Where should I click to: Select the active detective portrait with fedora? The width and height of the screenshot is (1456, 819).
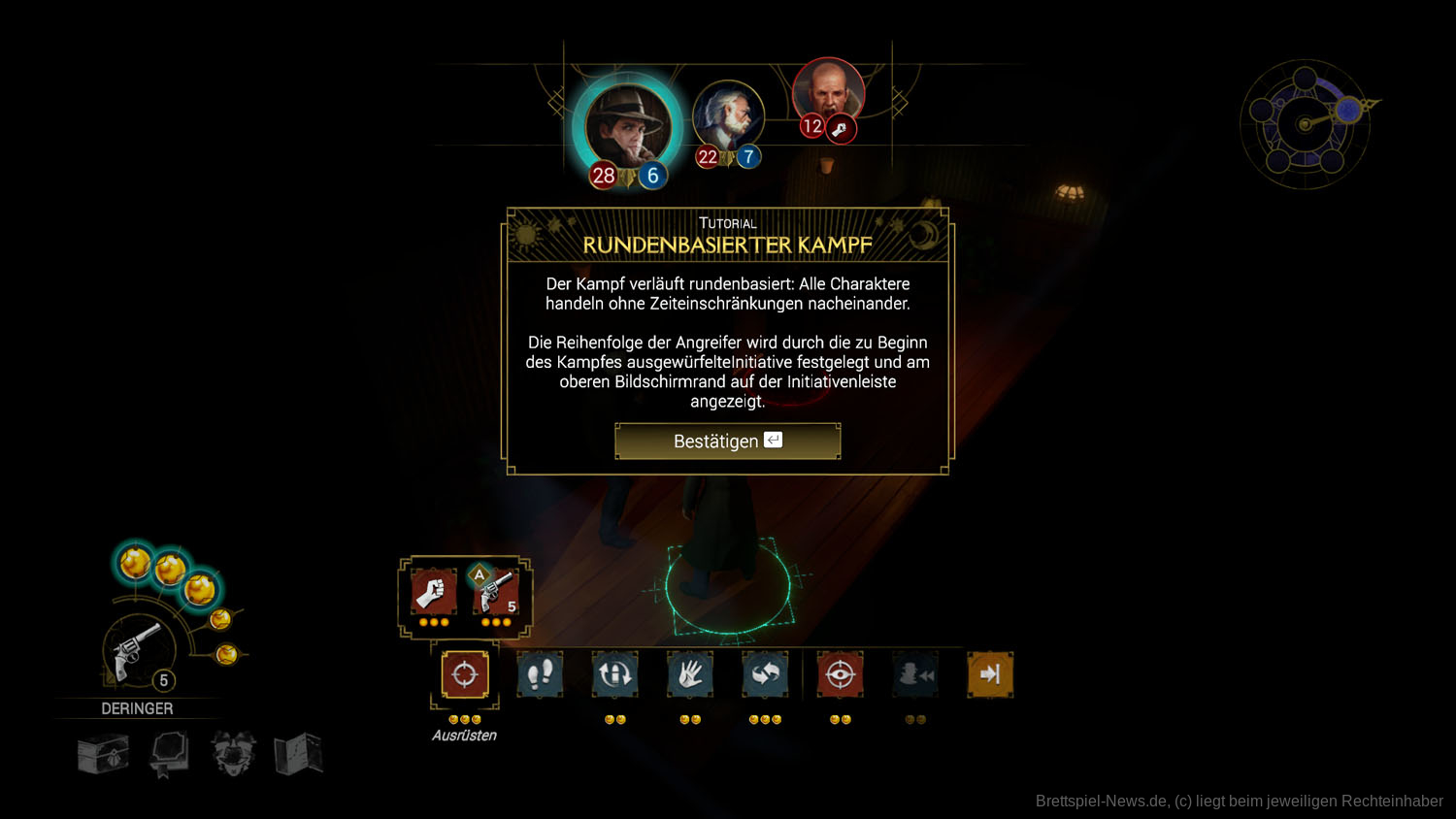point(628,128)
